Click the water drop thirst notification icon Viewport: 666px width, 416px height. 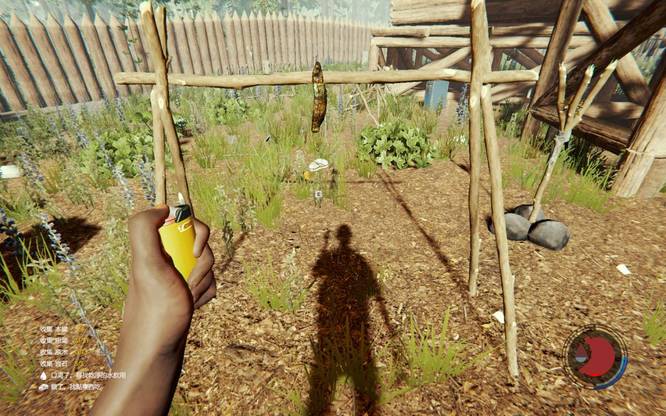(x=43, y=376)
